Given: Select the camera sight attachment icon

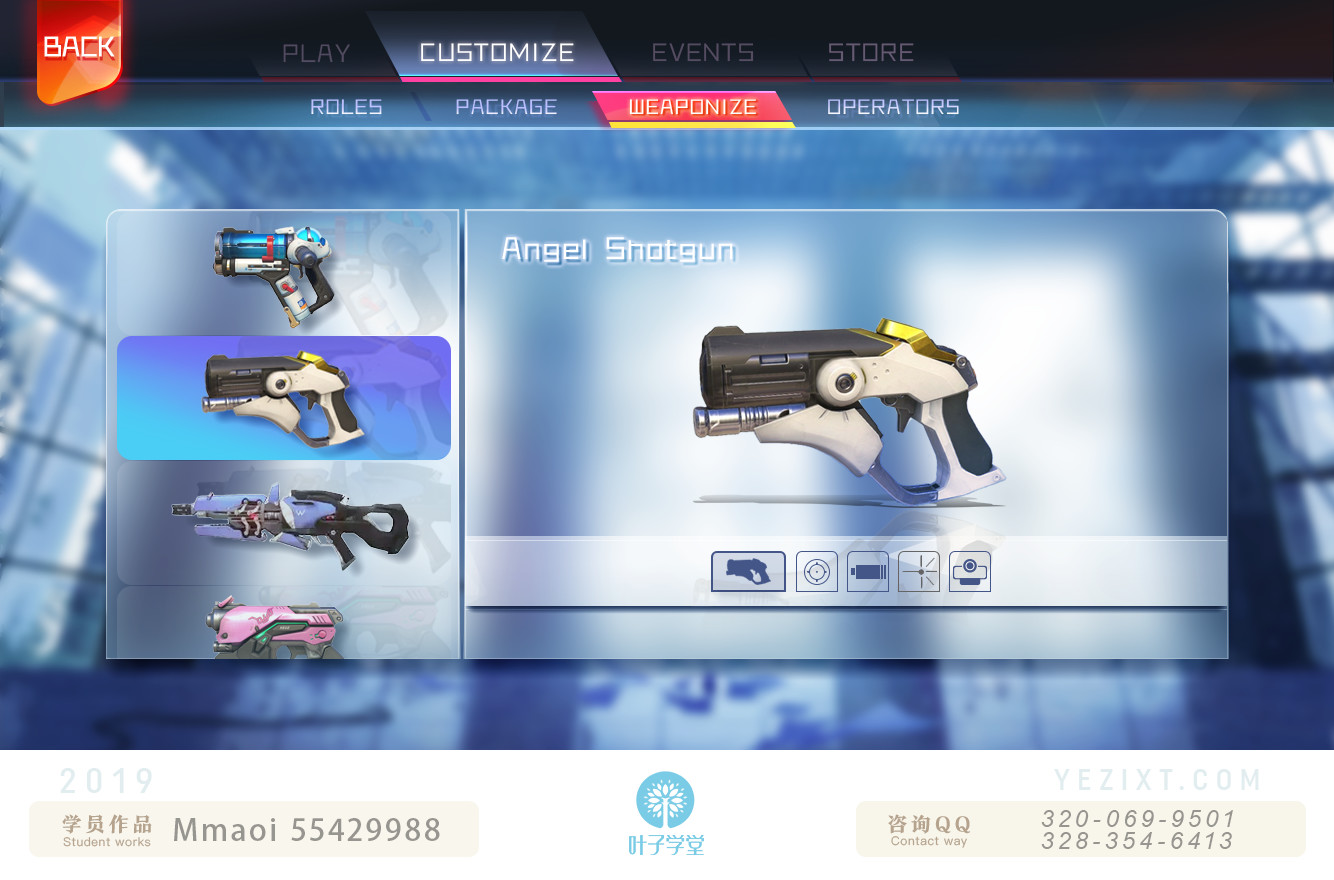Looking at the screenshot, I should coord(970,572).
